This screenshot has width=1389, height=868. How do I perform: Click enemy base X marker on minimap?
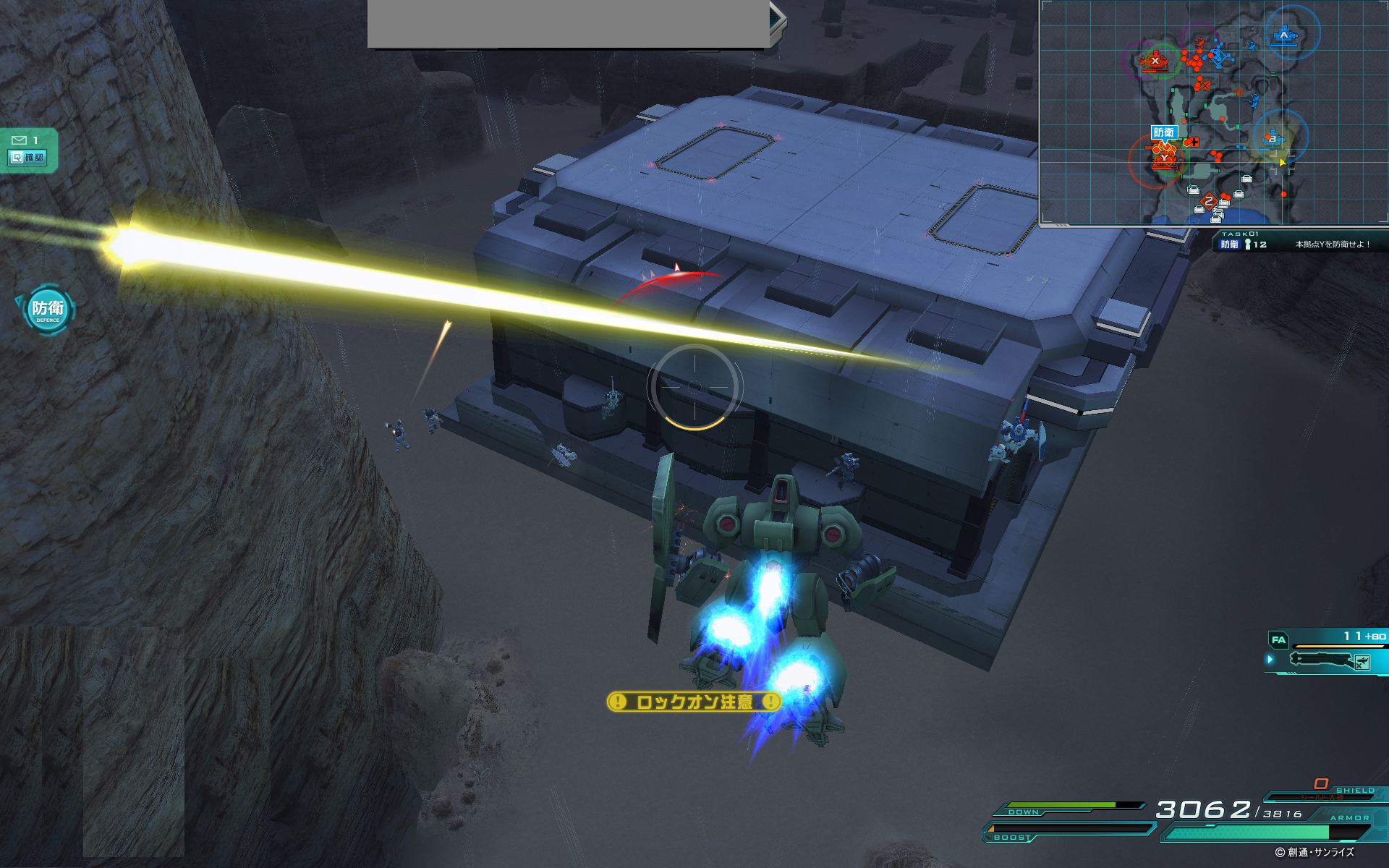pos(1155,61)
